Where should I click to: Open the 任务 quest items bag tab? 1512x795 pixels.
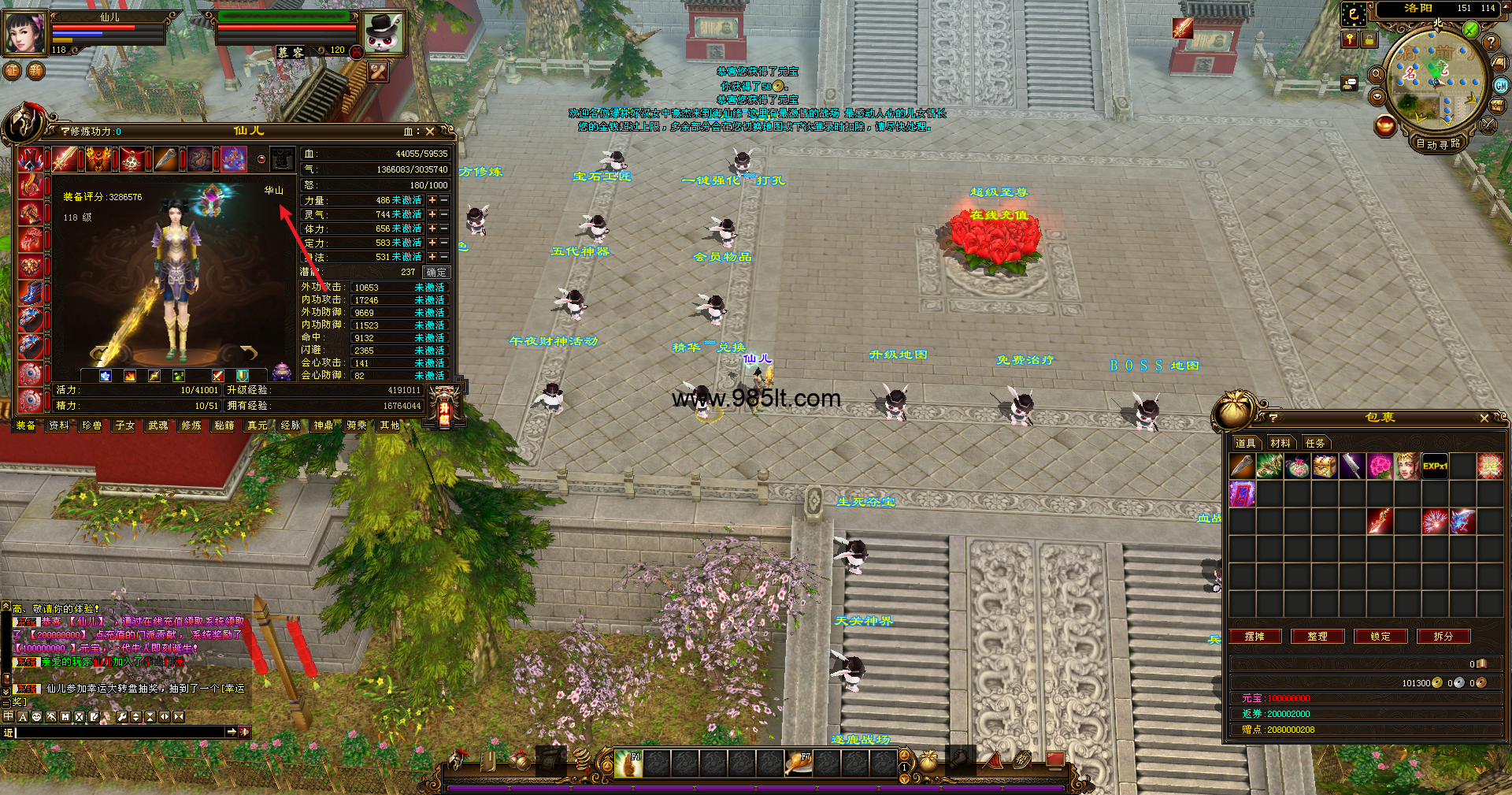tap(1315, 443)
